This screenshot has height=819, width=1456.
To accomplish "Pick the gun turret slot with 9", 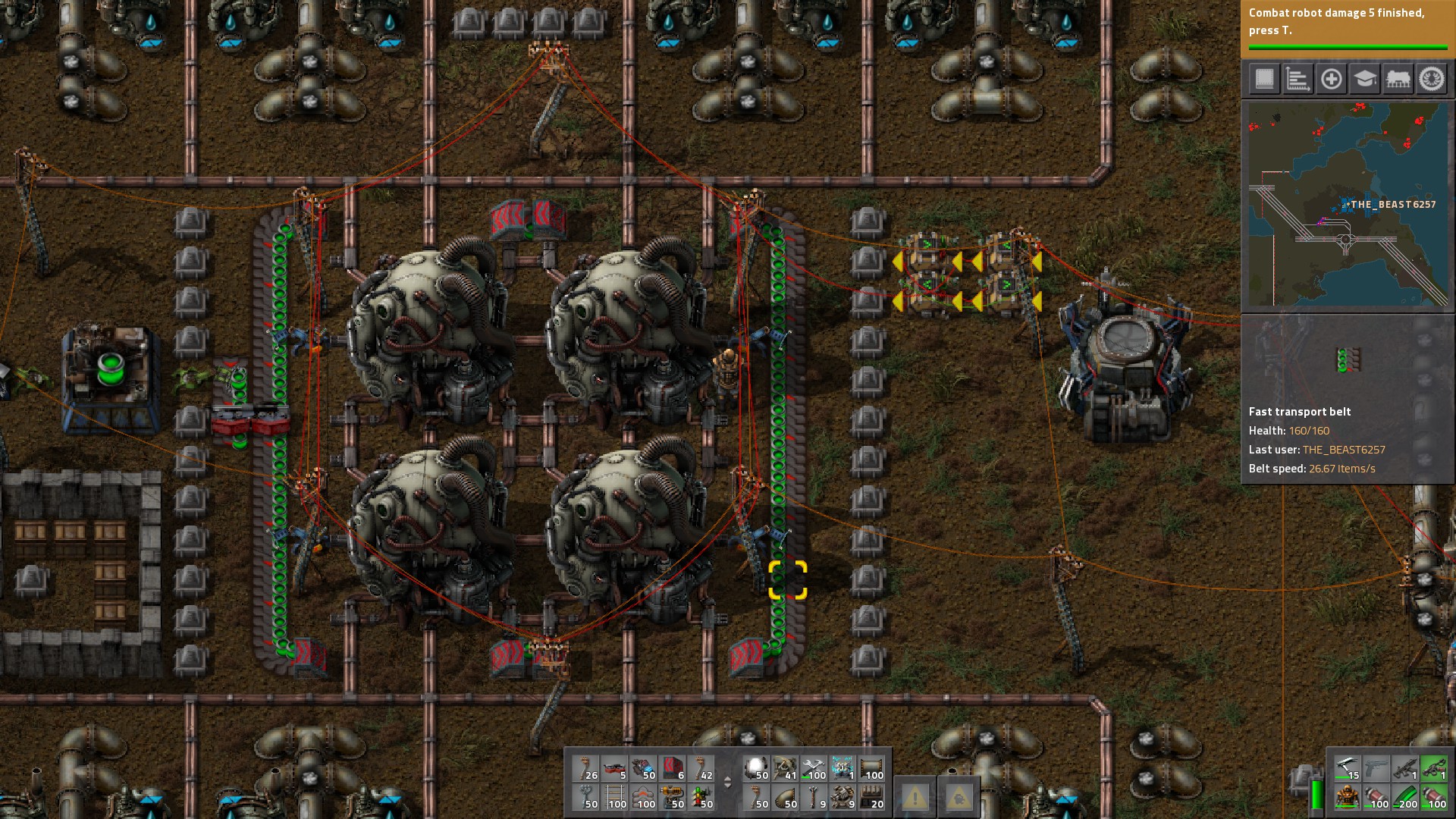I will click(x=843, y=797).
